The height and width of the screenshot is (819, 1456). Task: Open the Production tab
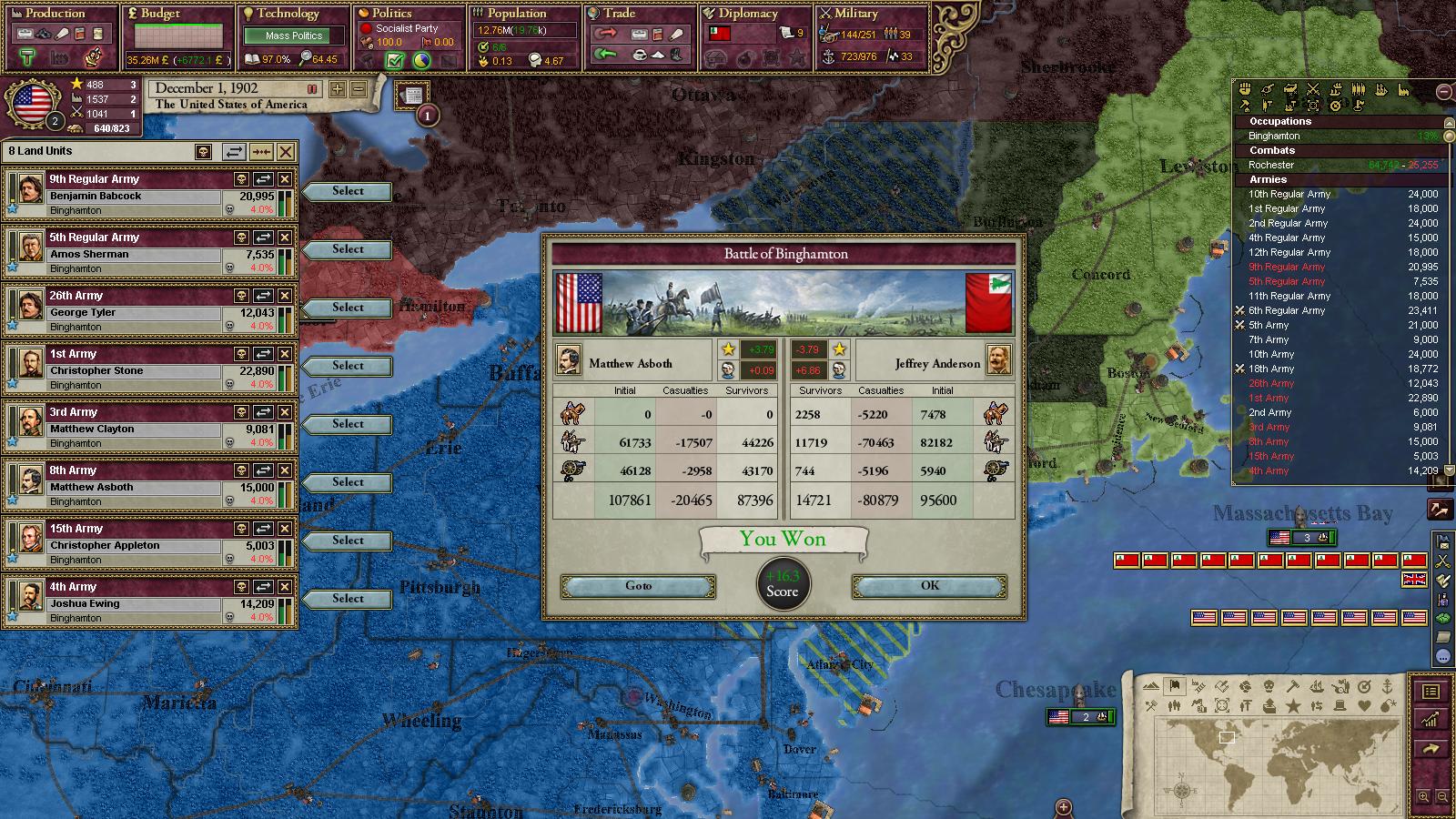coord(55,14)
